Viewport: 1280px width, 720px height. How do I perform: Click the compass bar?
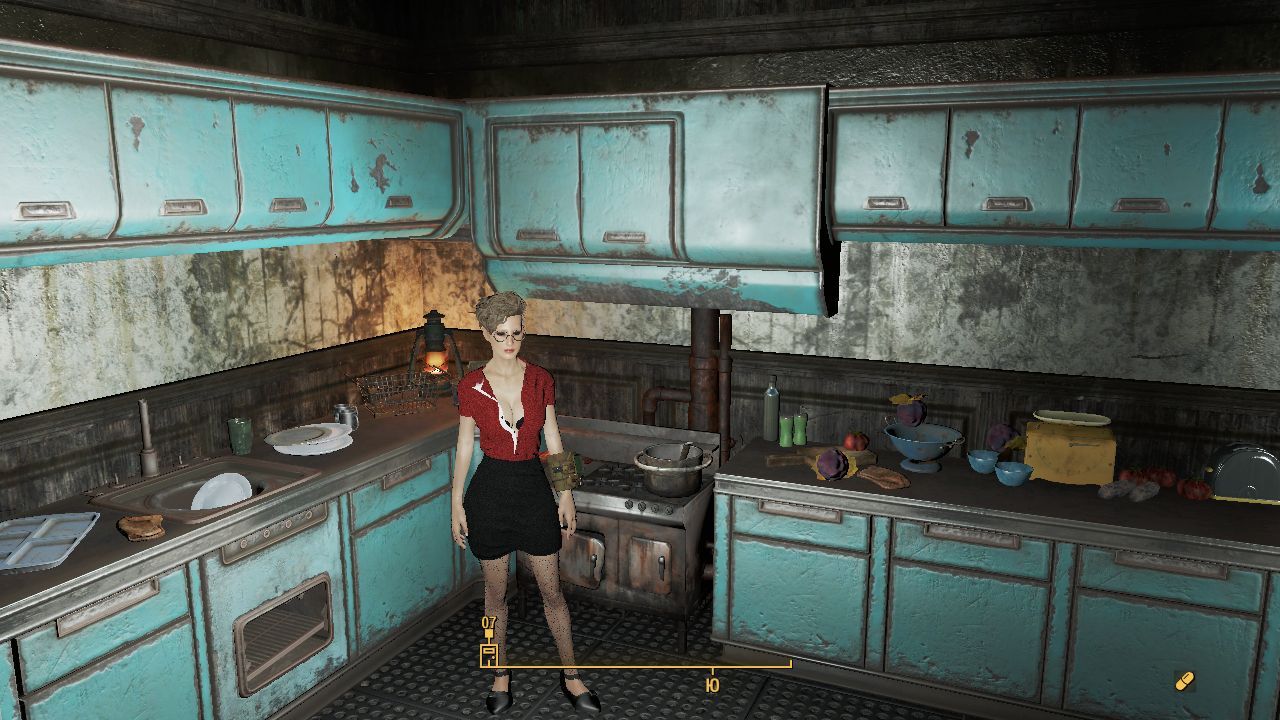[640, 665]
